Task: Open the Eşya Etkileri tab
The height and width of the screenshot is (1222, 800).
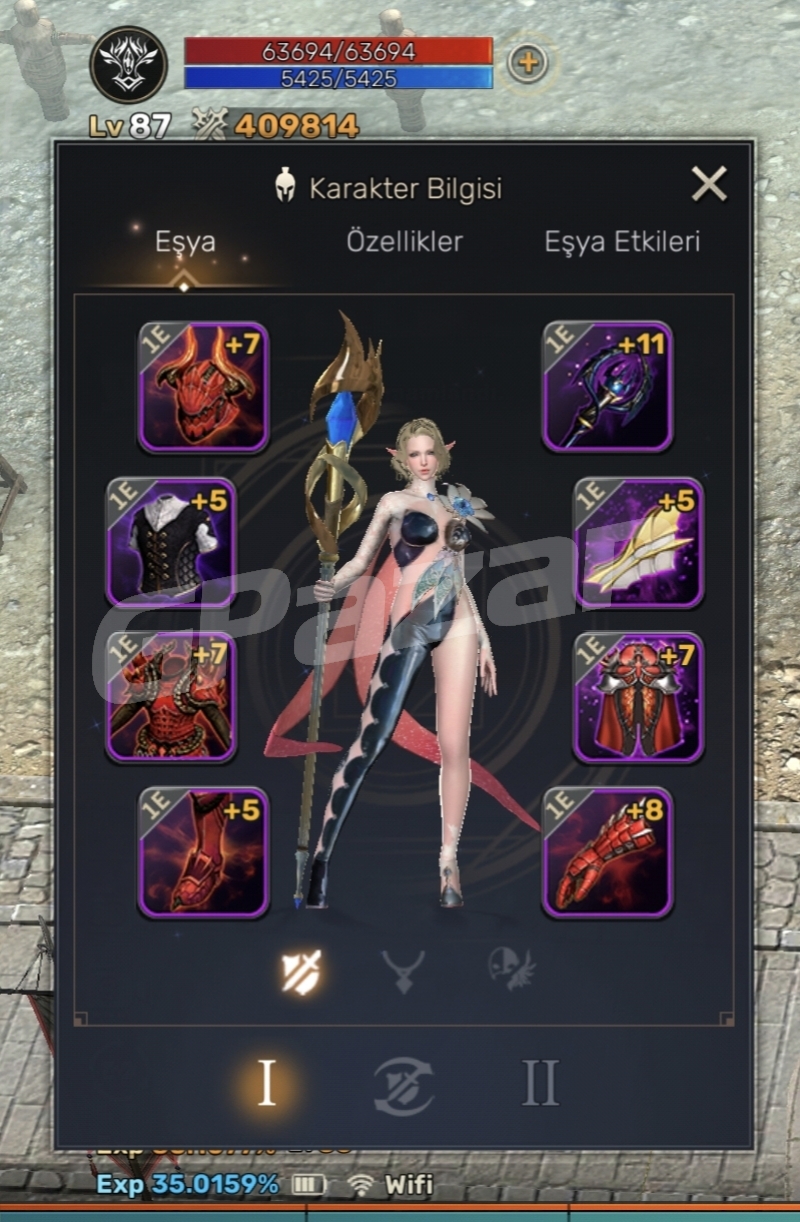Action: tap(622, 241)
